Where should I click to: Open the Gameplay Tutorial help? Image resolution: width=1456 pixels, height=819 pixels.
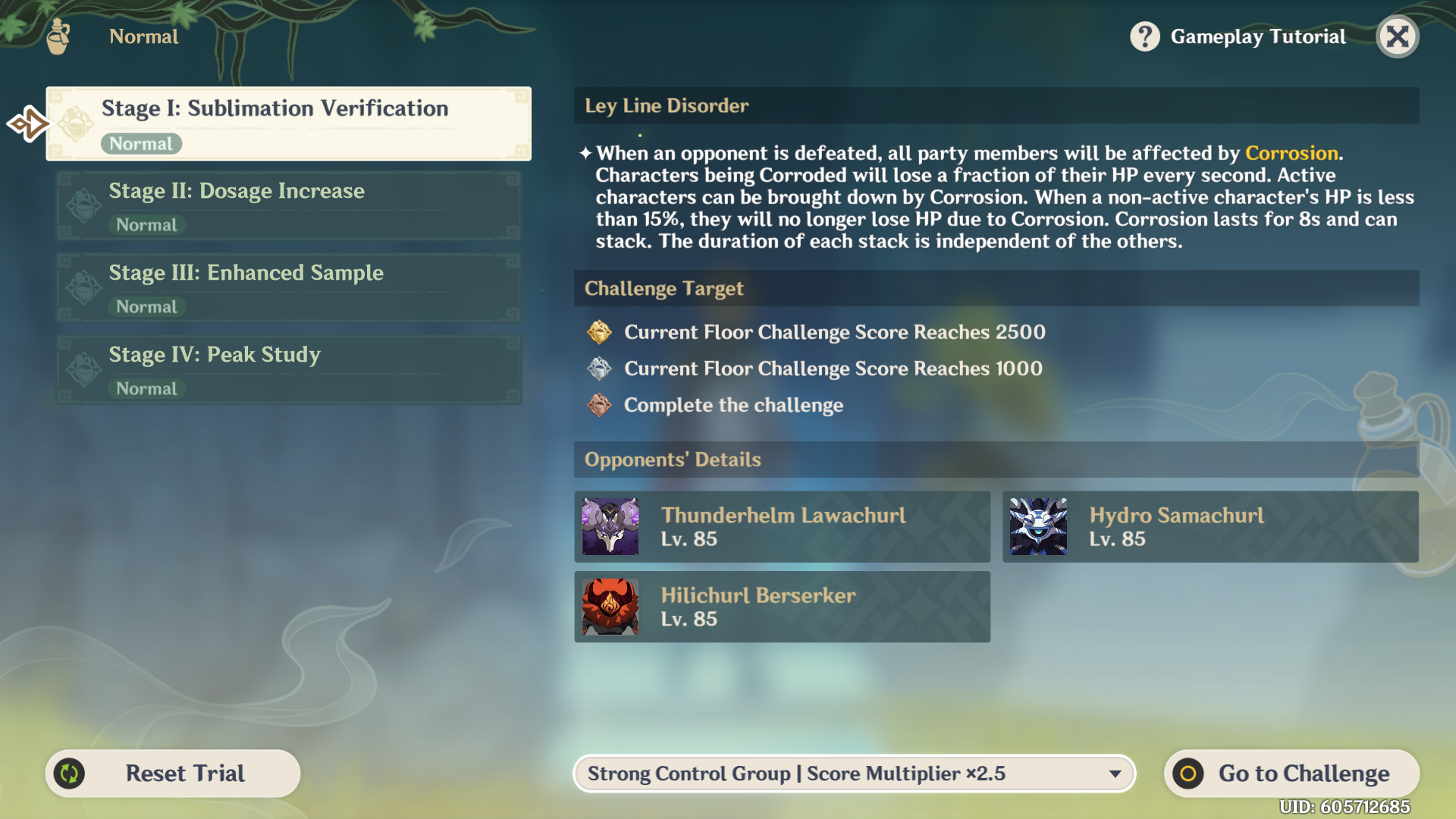(1238, 36)
